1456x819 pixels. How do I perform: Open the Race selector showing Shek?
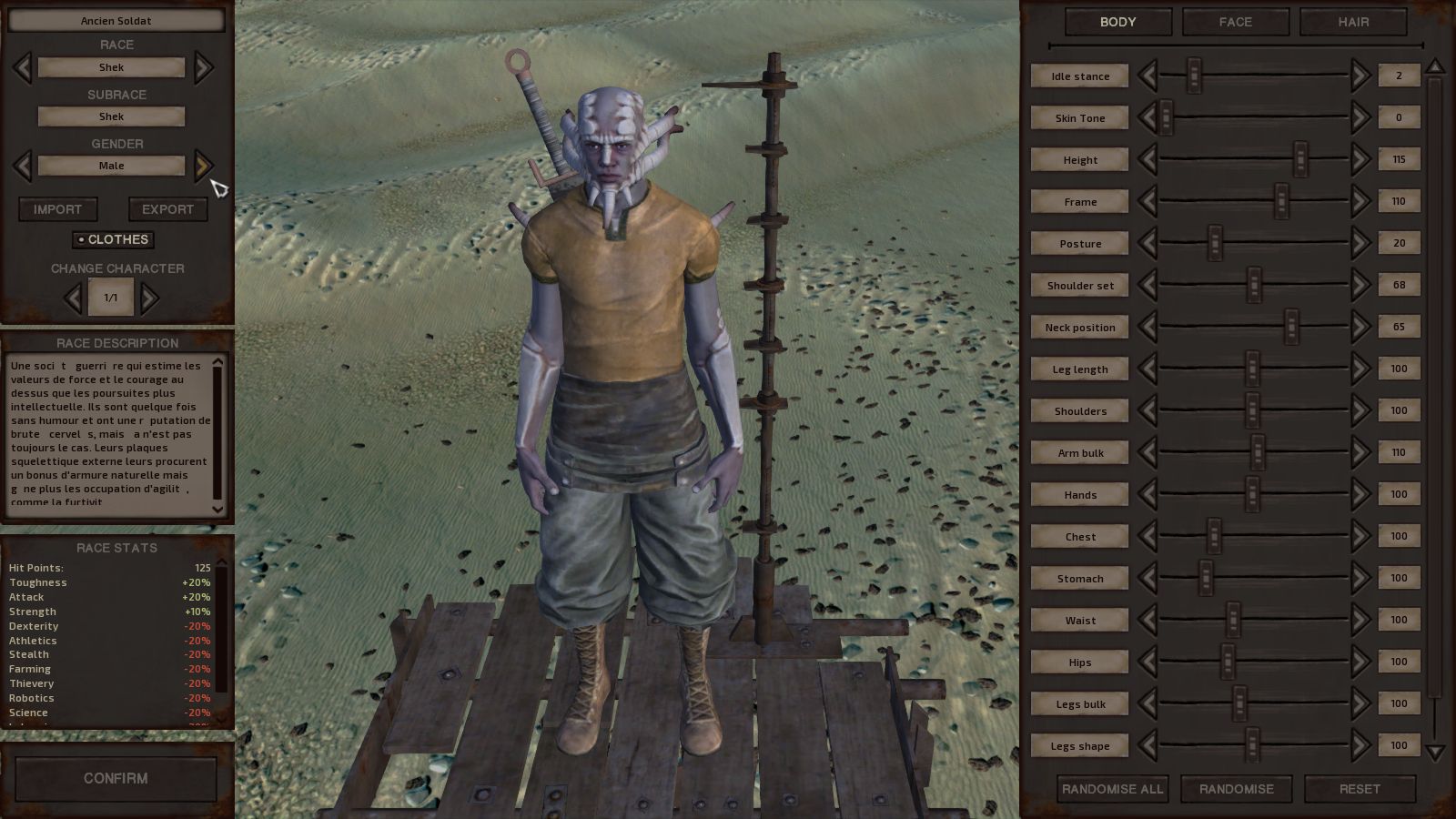point(111,67)
